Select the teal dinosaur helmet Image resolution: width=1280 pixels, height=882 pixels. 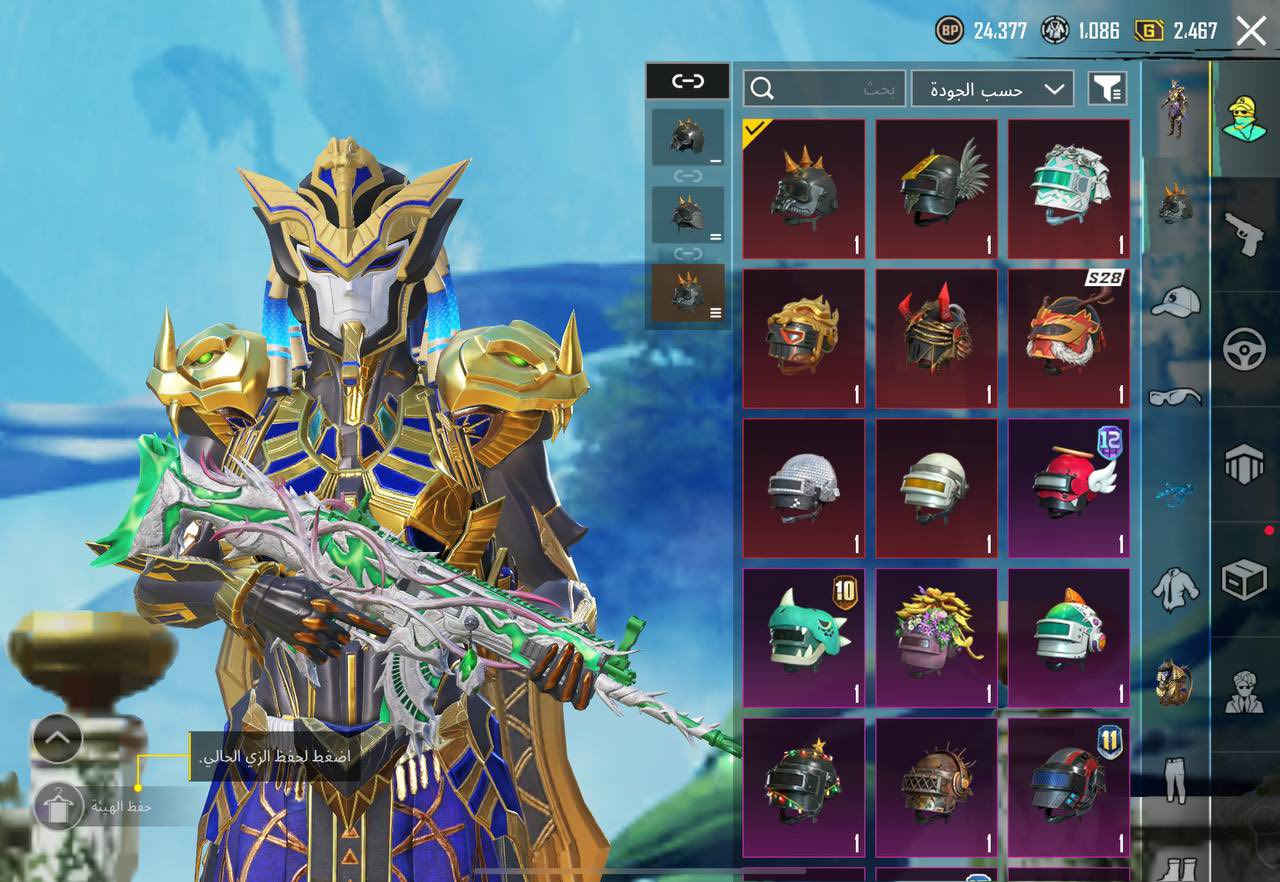pyautogui.click(x=804, y=638)
